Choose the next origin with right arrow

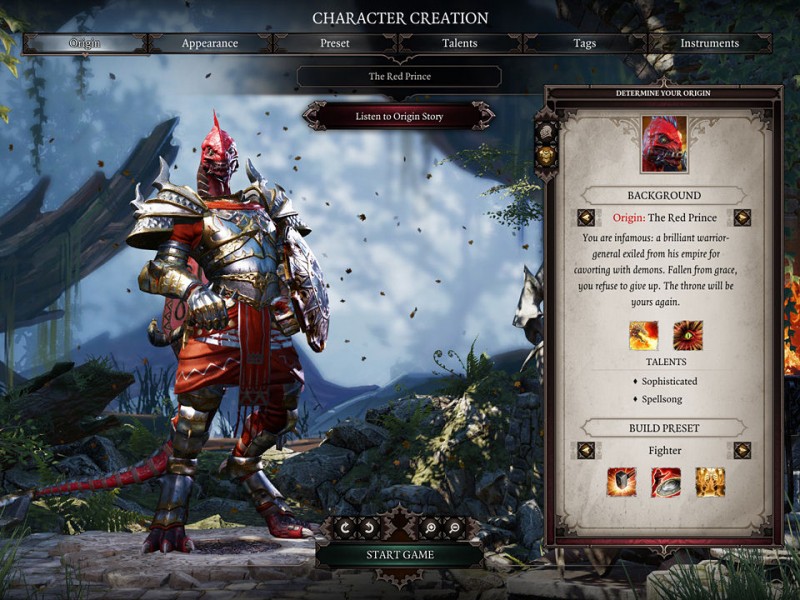click(x=742, y=218)
